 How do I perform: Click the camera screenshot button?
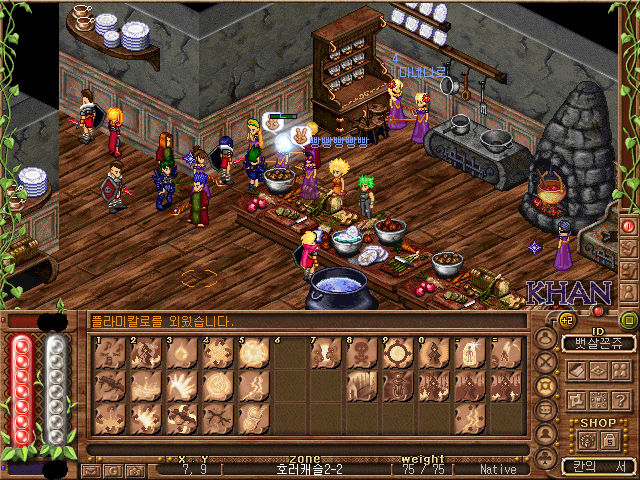click(x=134, y=470)
